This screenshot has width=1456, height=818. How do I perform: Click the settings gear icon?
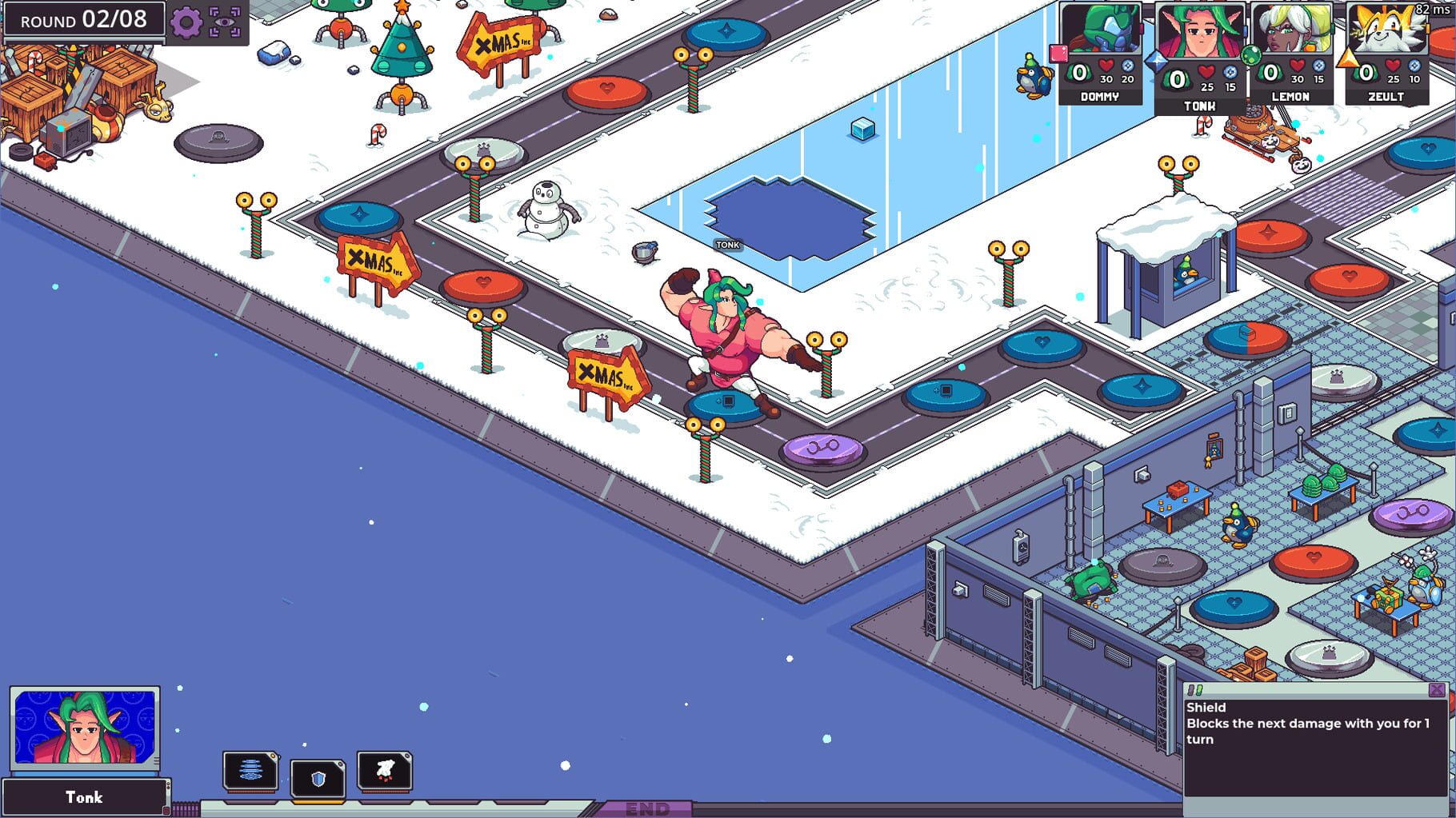pos(186,22)
